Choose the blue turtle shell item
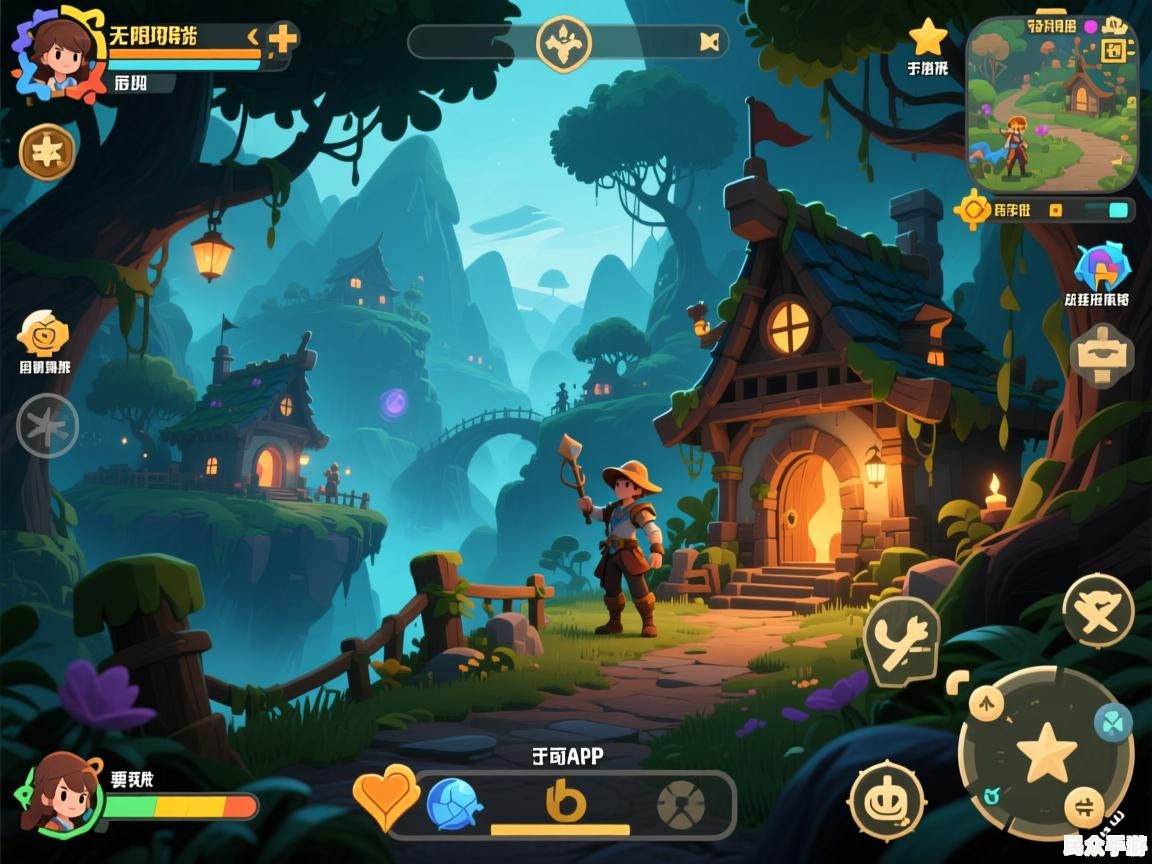This screenshot has width=1152, height=864. [454, 804]
